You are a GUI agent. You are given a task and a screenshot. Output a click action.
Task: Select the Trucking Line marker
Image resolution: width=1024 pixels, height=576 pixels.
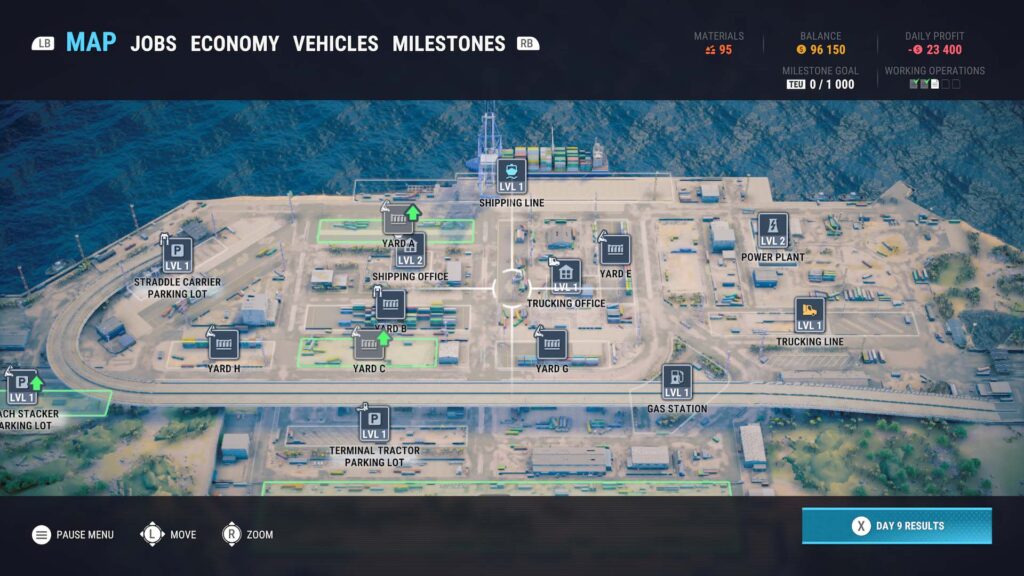[810, 315]
